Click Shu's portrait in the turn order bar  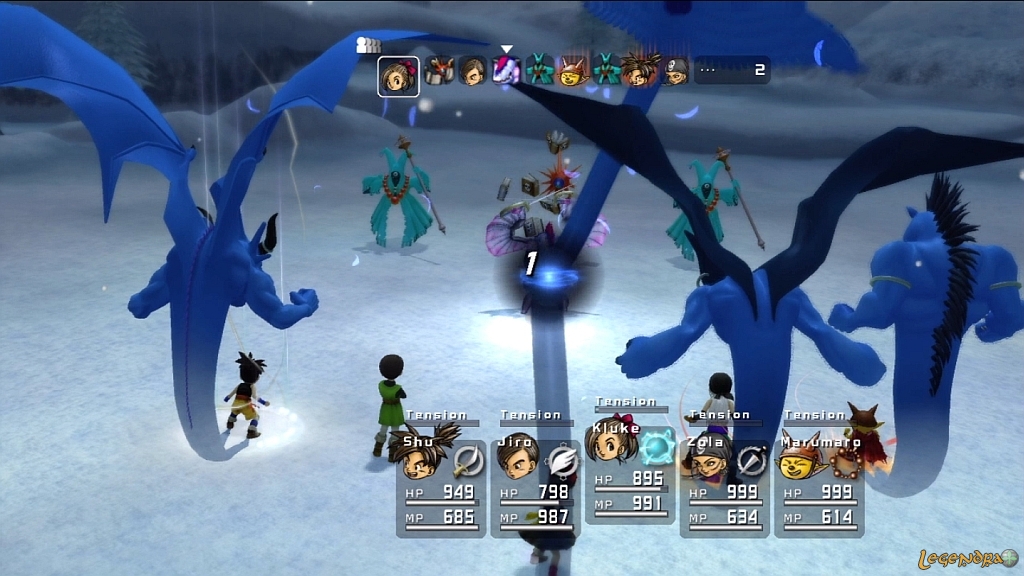640,71
